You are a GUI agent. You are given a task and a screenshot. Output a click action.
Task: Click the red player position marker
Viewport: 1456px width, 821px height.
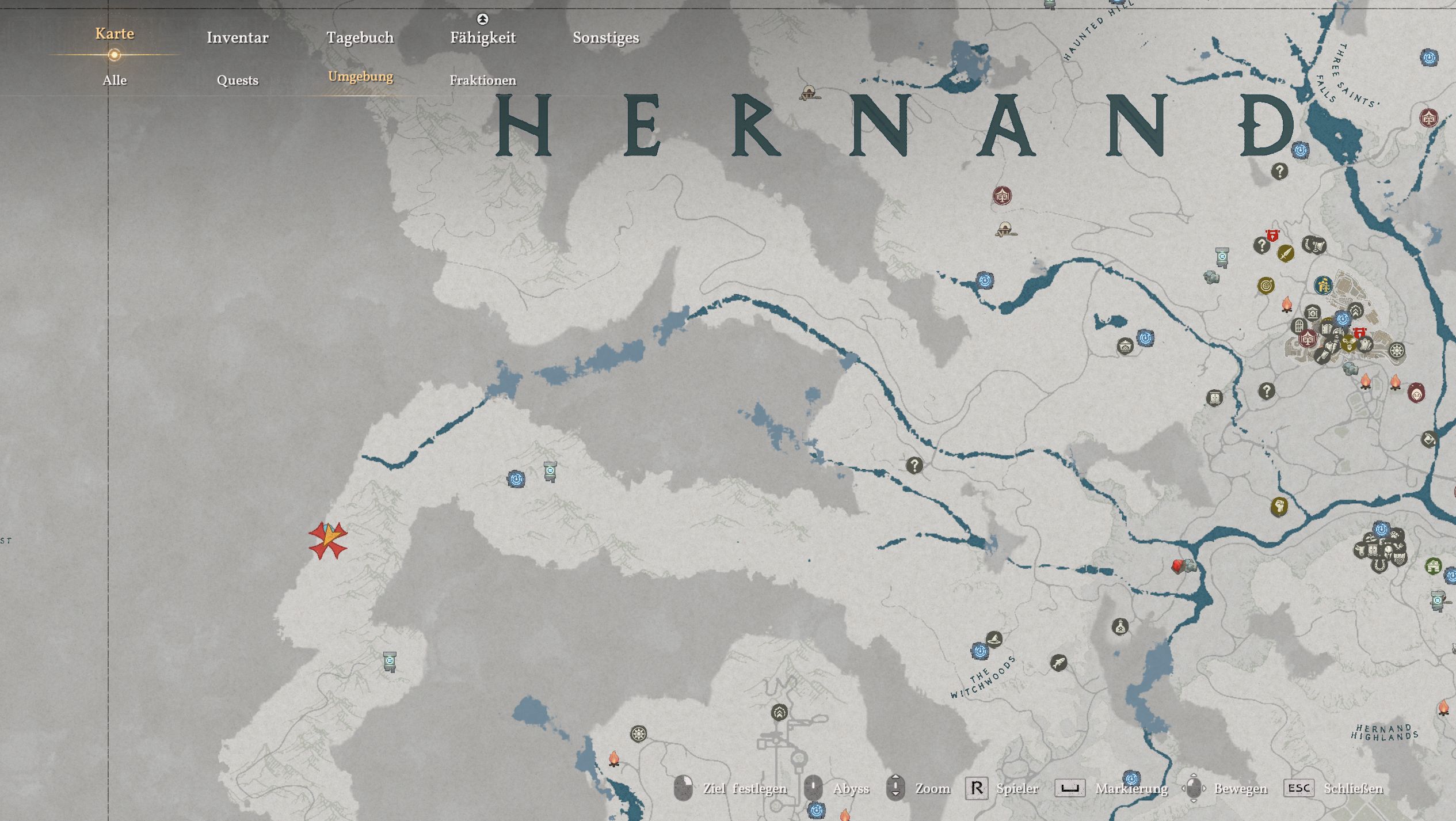coord(328,539)
